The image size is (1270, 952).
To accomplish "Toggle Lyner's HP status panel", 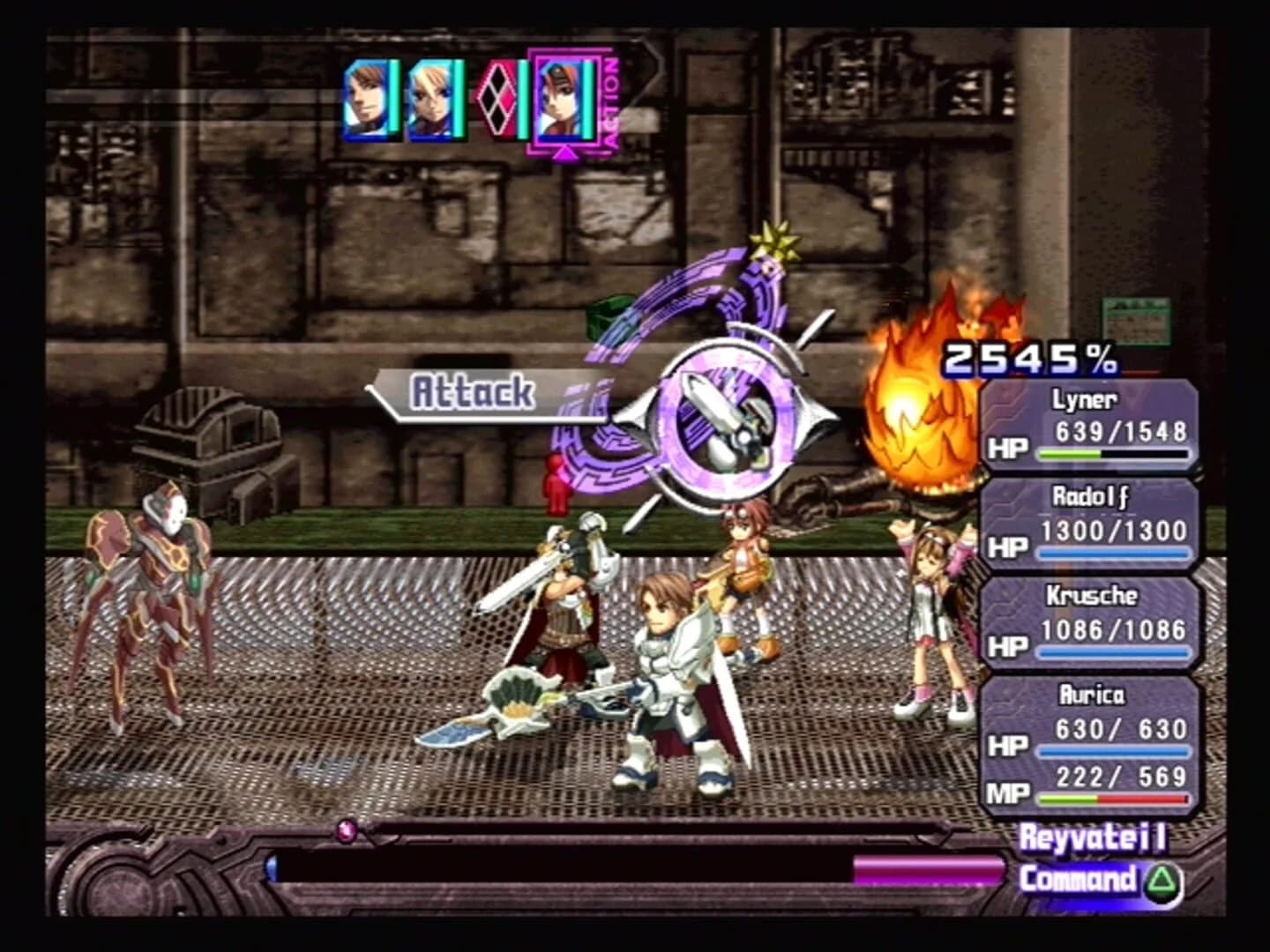I will click(1094, 425).
